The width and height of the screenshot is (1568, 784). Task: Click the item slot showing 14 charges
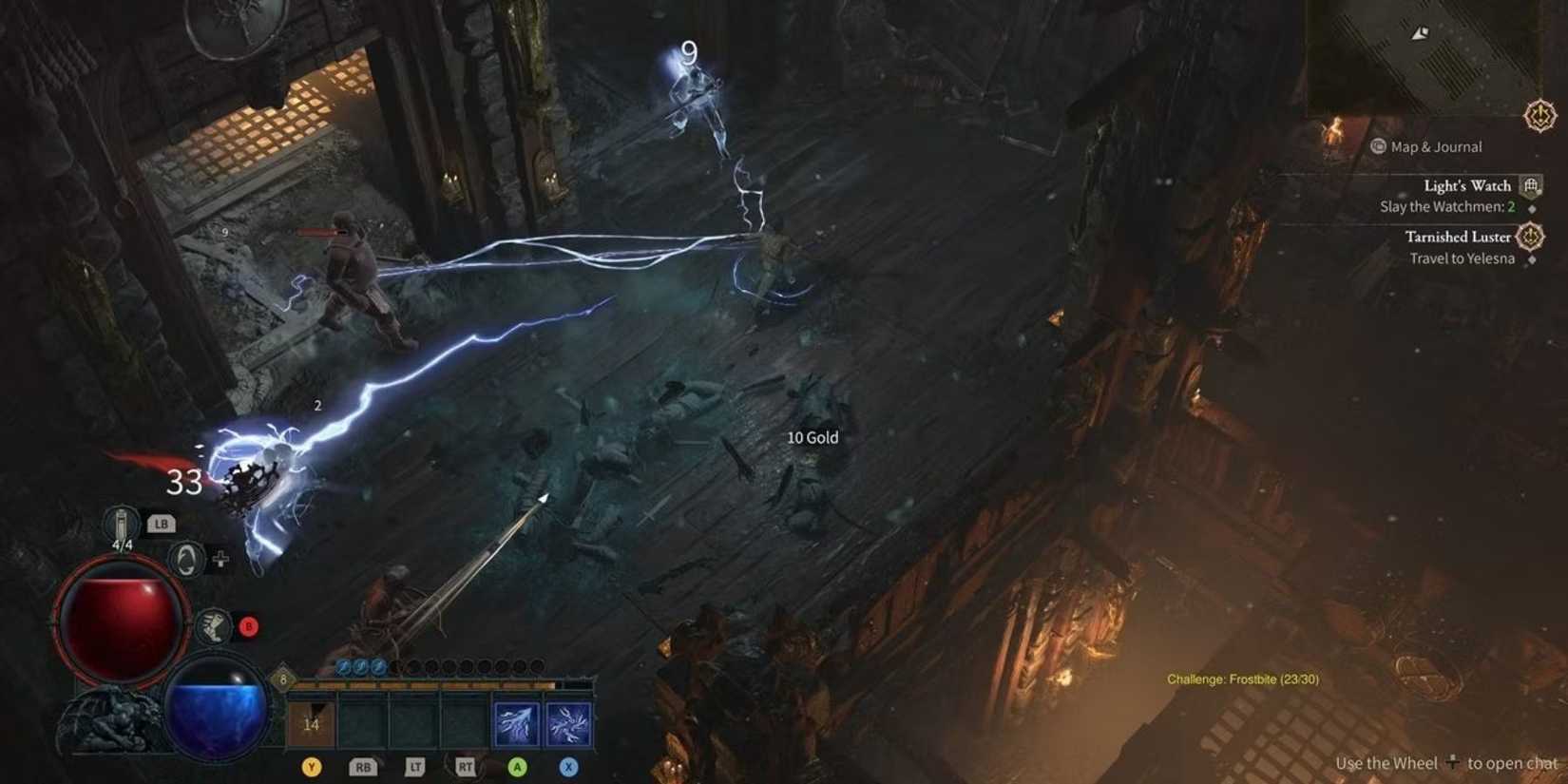(312, 723)
